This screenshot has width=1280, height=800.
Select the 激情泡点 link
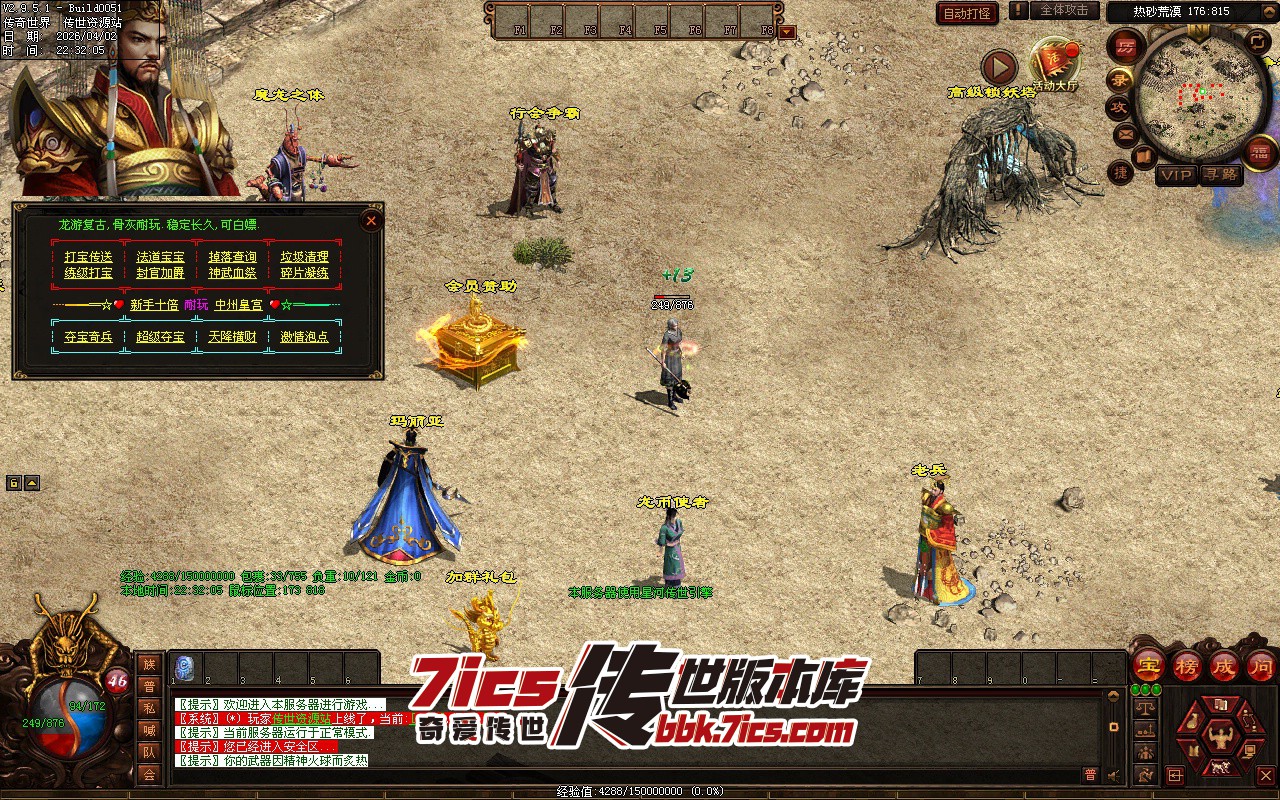point(304,337)
